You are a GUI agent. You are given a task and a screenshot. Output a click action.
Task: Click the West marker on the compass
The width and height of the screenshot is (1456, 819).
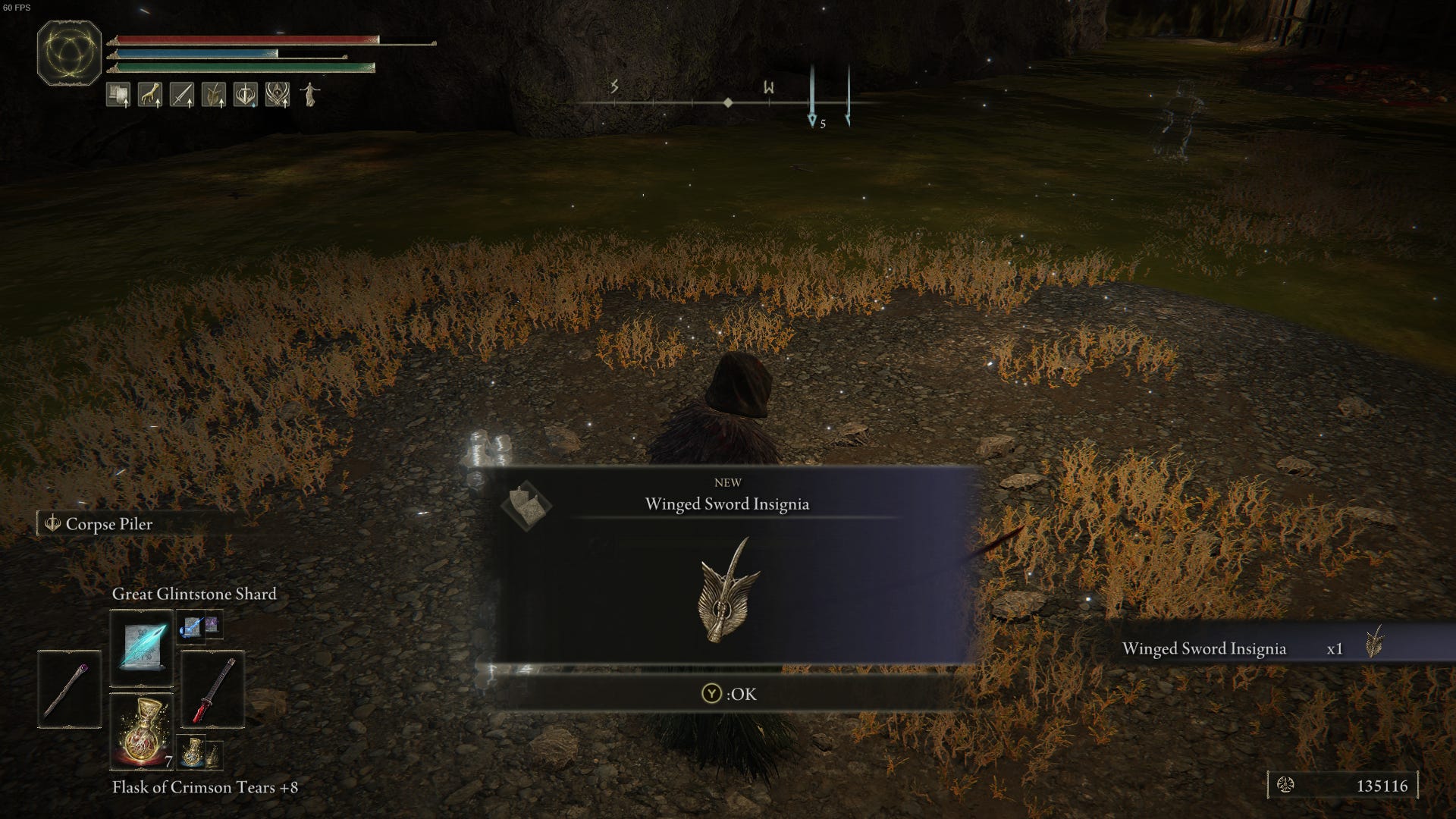pyautogui.click(x=768, y=89)
